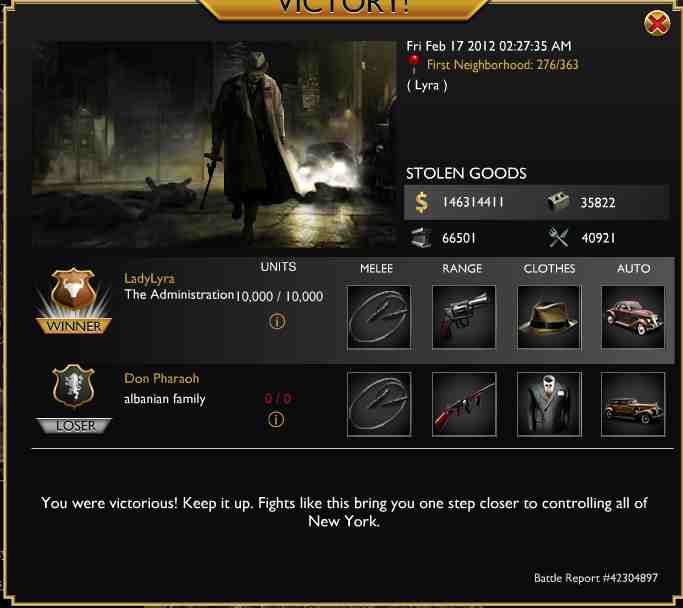Open the First Neighborhood 276/363 location link
This screenshot has height=608, width=683.
point(502,65)
